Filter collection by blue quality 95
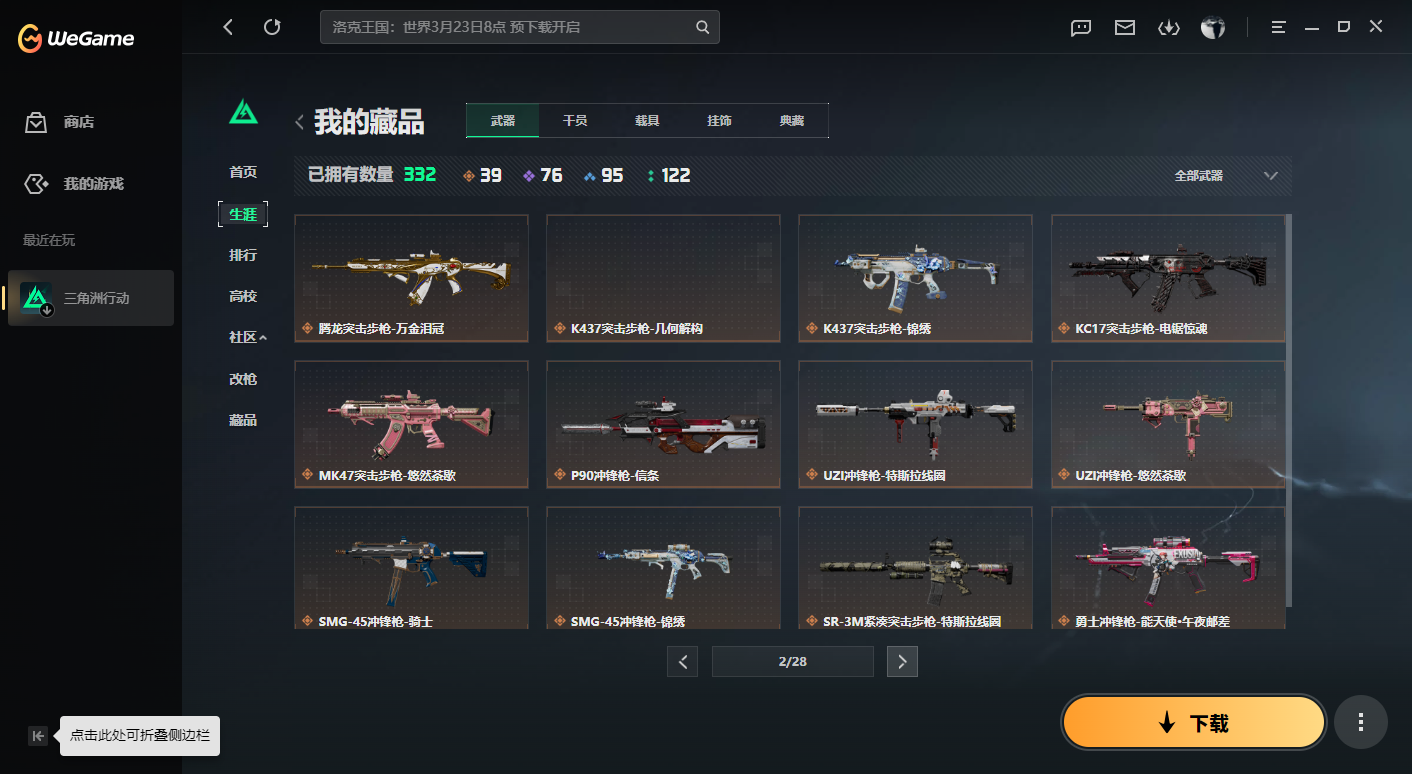Image resolution: width=1412 pixels, height=774 pixels. (x=603, y=175)
